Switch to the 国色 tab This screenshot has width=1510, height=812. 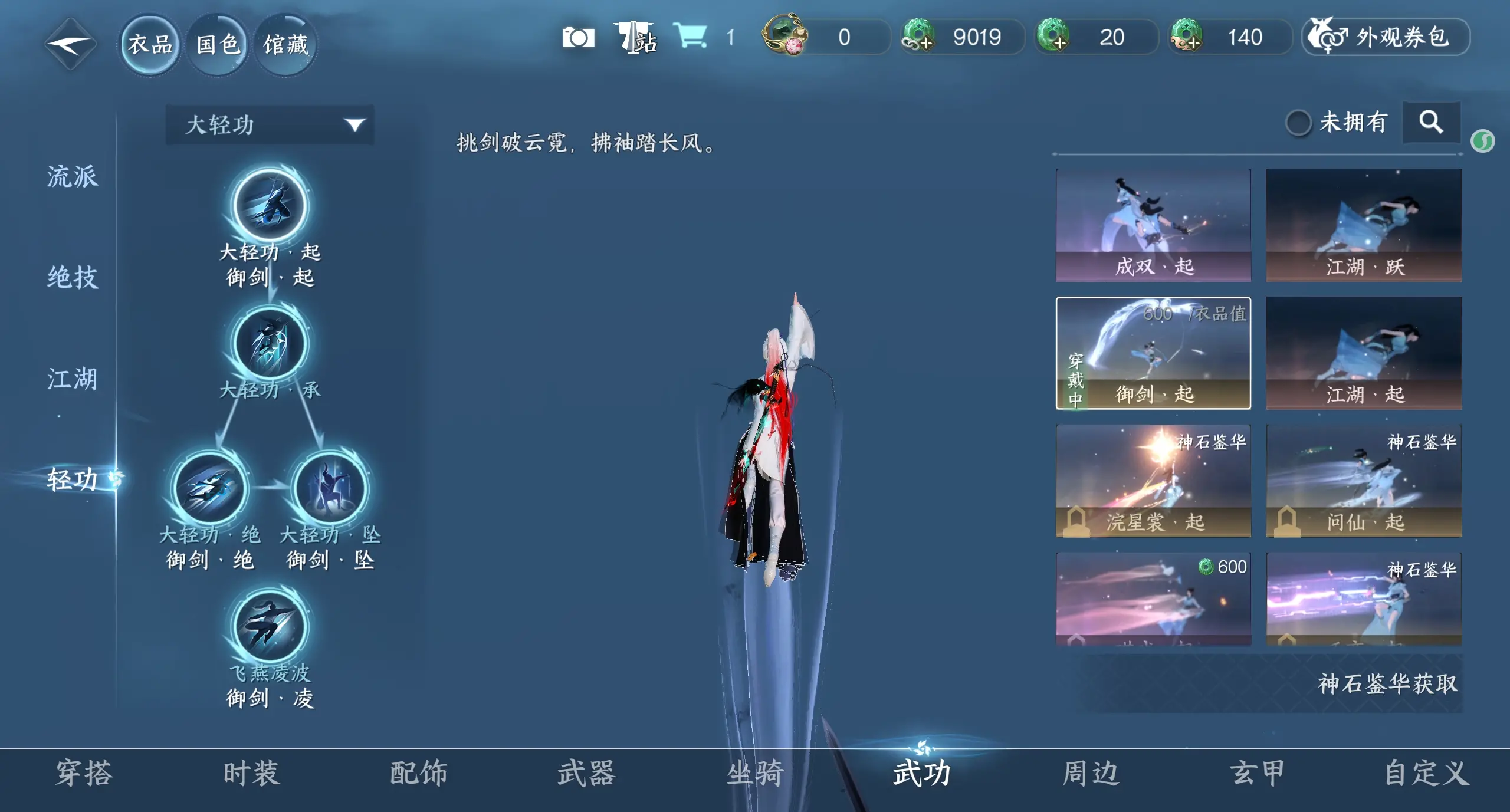pos(217,42)
